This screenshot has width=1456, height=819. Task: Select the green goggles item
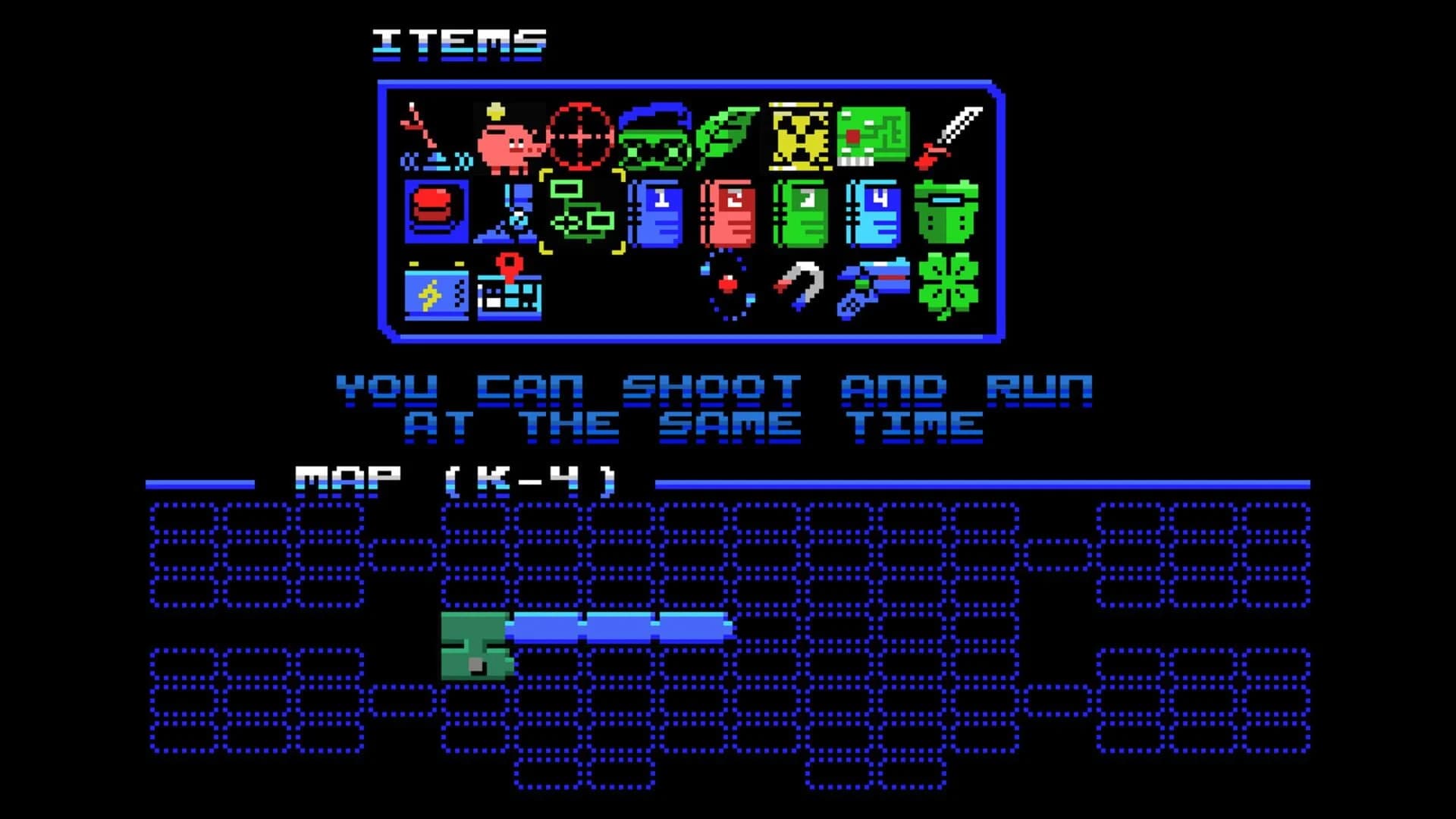(655, 136)
